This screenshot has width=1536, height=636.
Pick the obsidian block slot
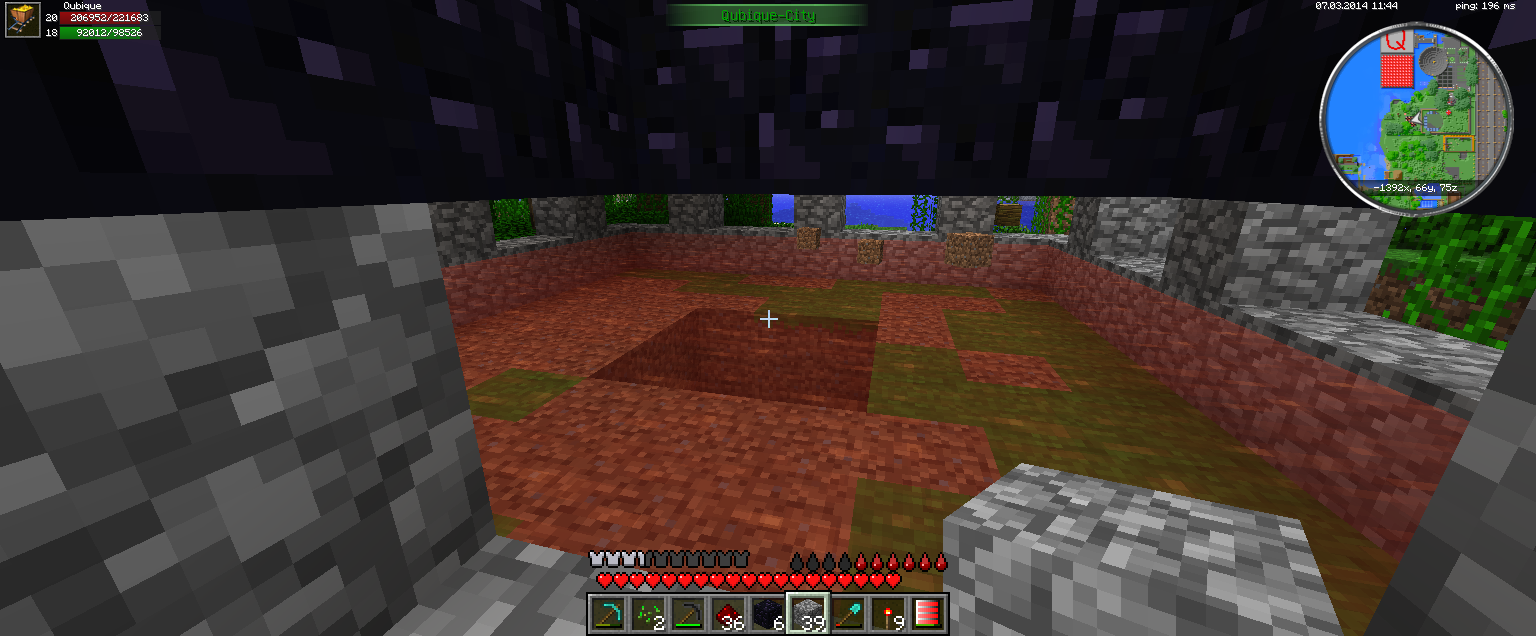click(767, 614)
